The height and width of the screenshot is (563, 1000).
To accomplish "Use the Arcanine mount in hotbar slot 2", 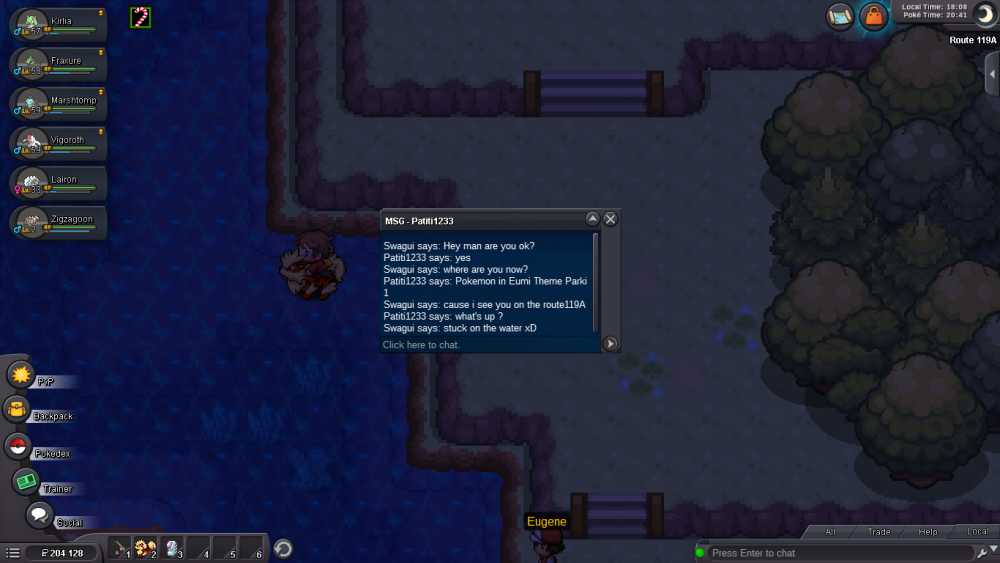I will point(147,548).
